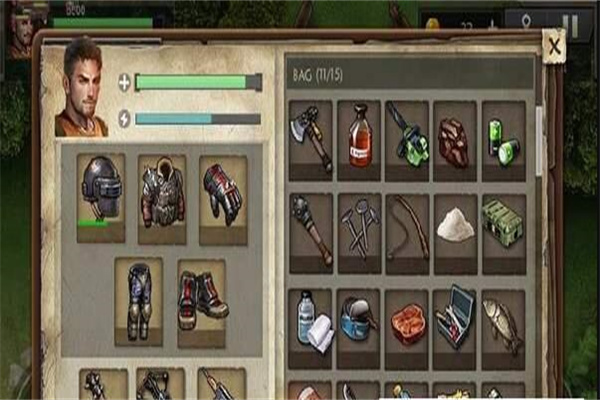The height and width of the screenshot is (400, 600).
Task: Click the equipped boots slot
Action: tap(202, 300)
